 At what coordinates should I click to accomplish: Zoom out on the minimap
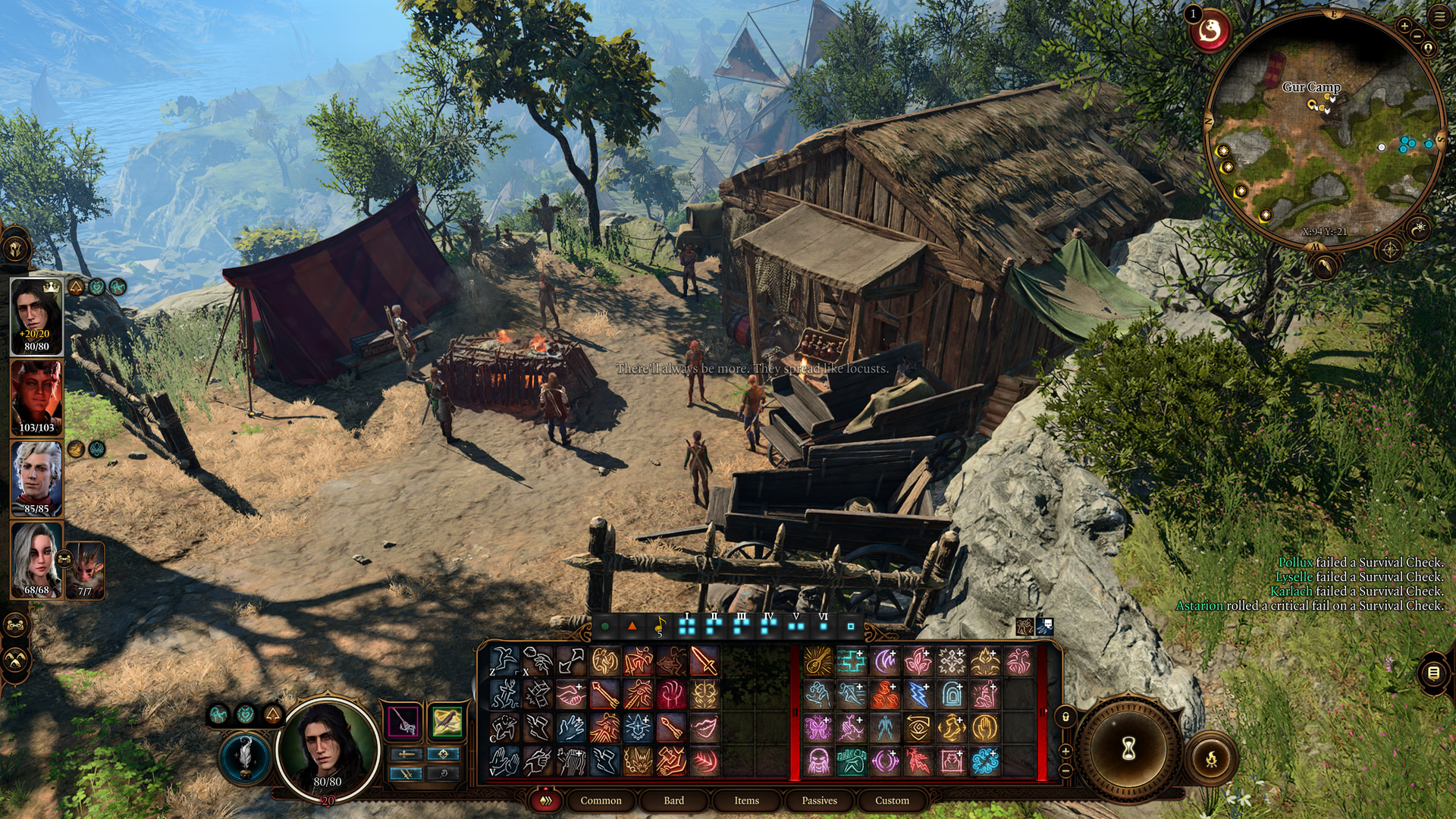[1416, 36]
